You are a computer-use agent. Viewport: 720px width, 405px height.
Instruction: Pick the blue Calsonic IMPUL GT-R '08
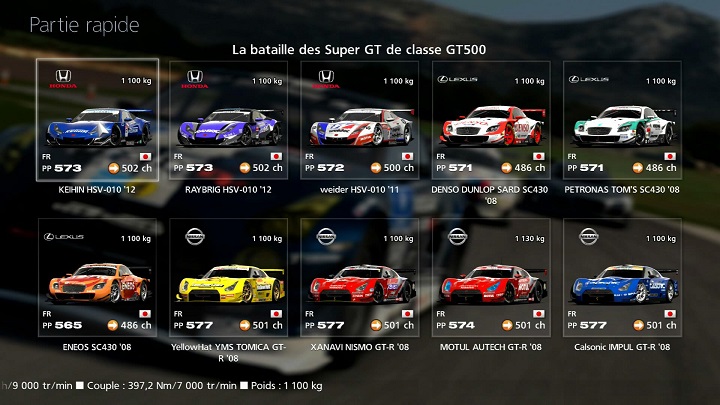click(622, 278)
